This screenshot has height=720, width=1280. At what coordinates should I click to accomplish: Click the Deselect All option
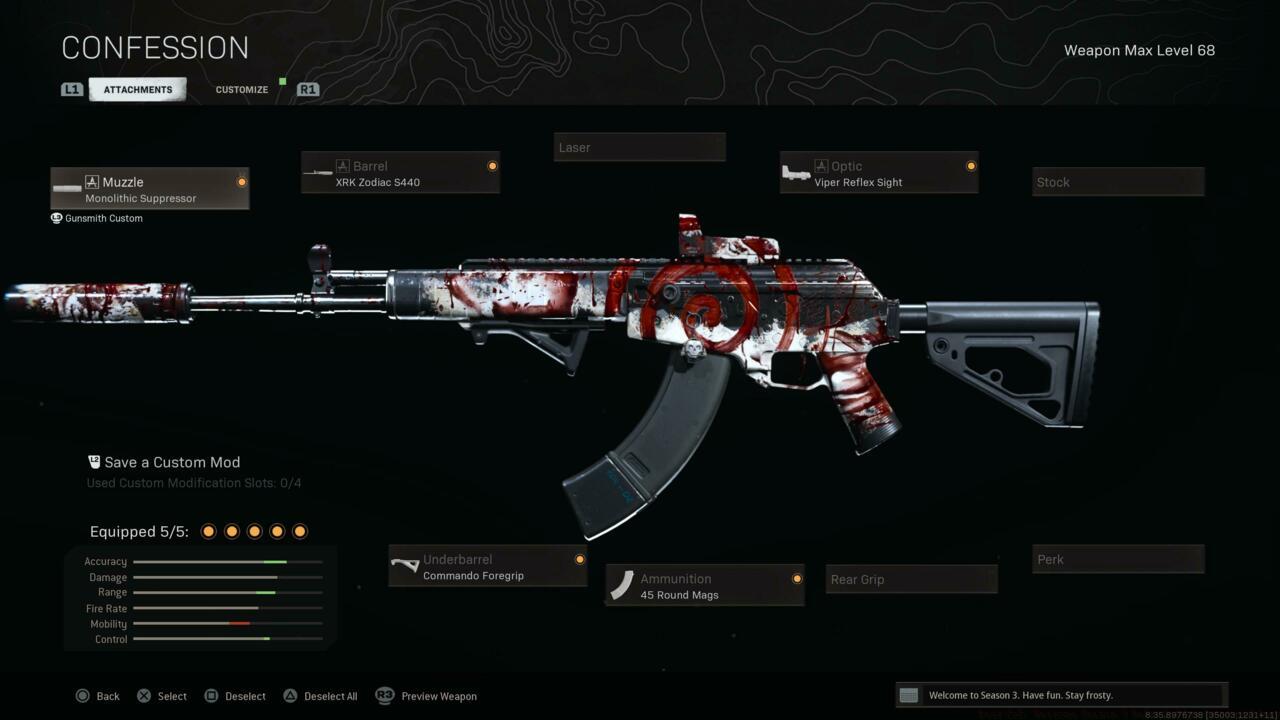[x=320, y=696]
